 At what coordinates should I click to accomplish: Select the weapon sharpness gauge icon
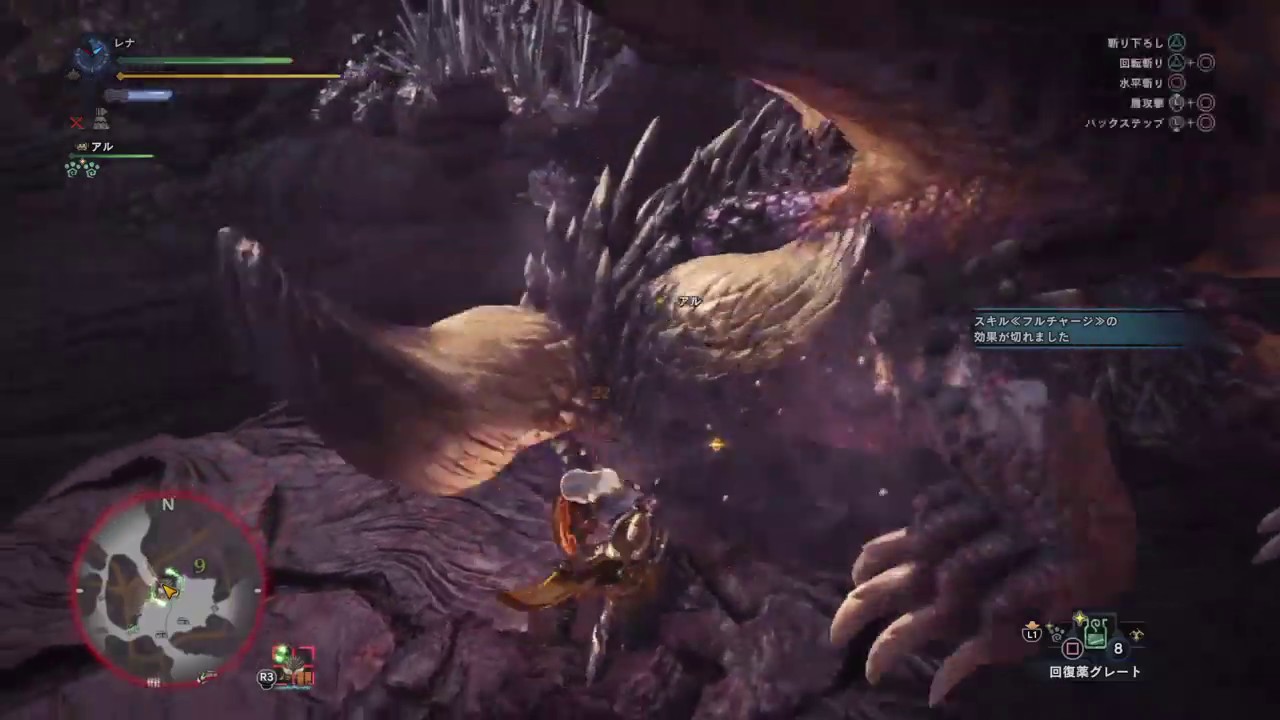tap(138, 94)
